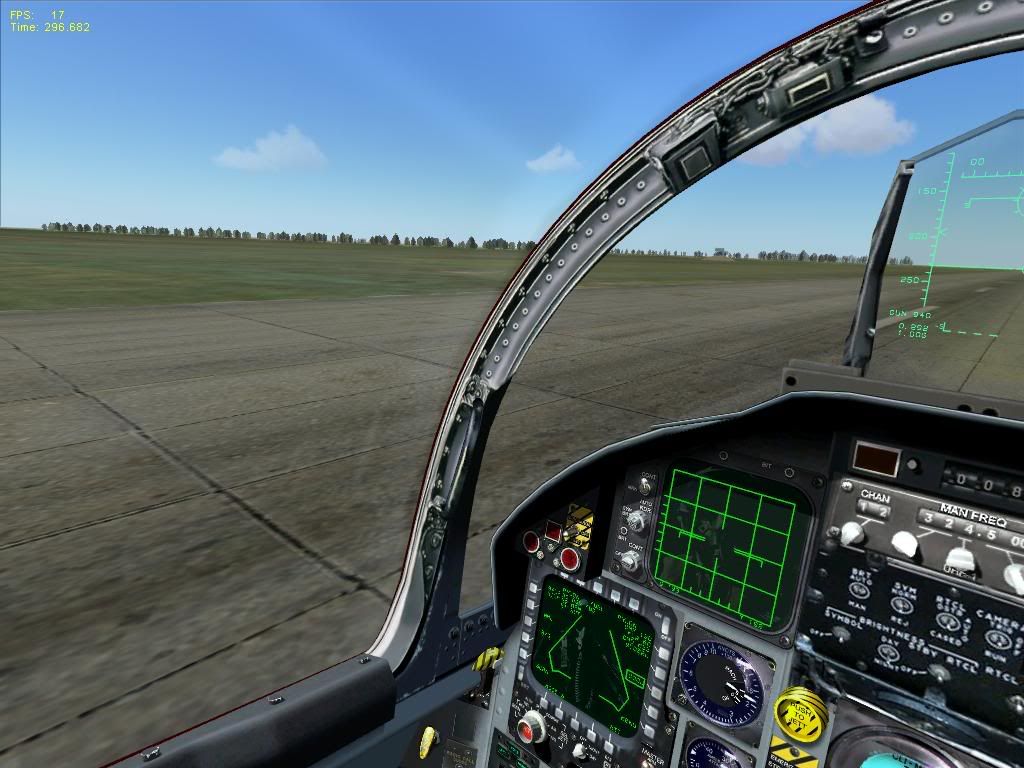Turn the red knob below the lower display
1024x768 pixels.
[533, 726]
